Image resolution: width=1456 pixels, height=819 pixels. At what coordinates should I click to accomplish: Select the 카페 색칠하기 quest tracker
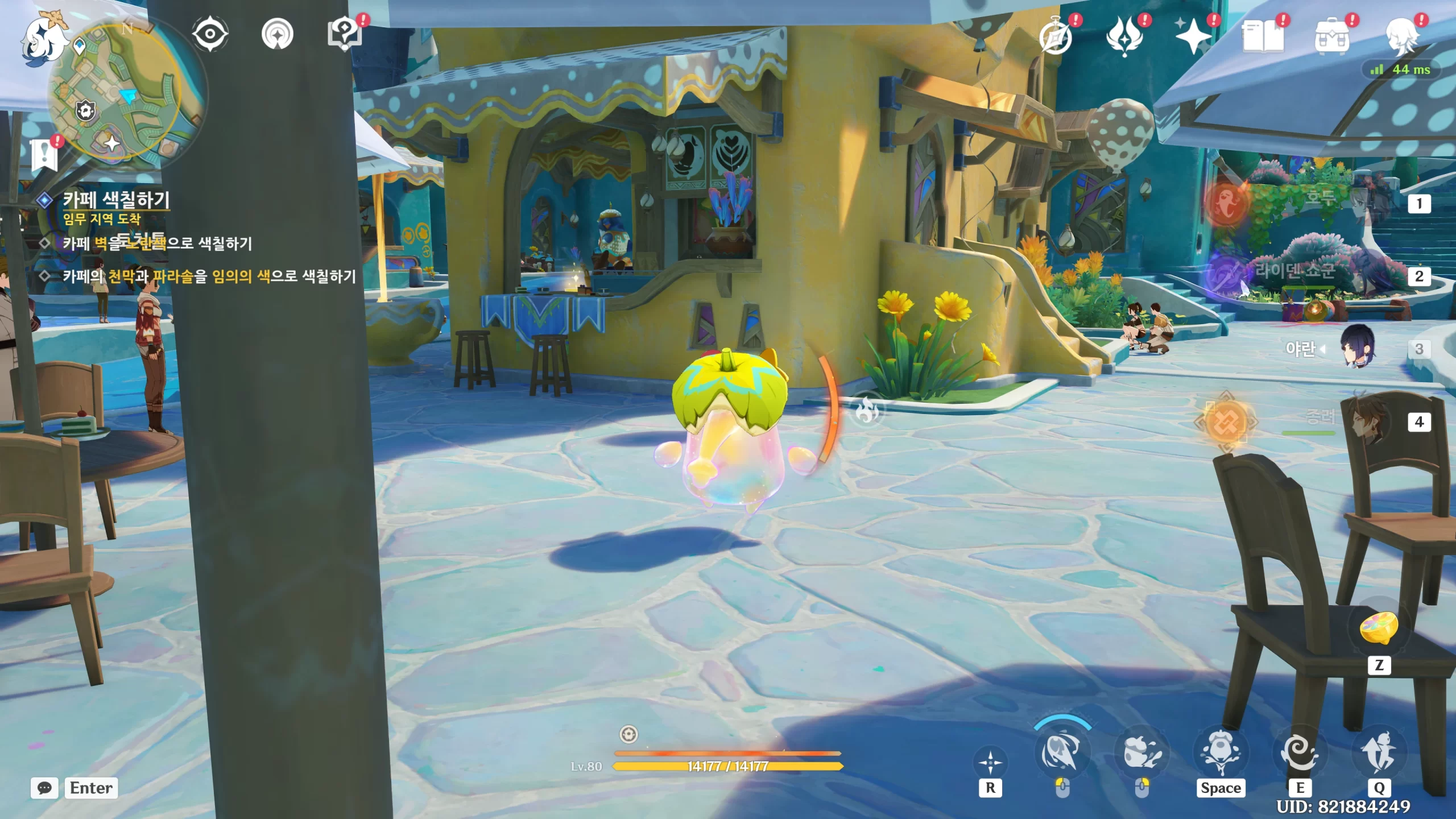click(116, 200)
